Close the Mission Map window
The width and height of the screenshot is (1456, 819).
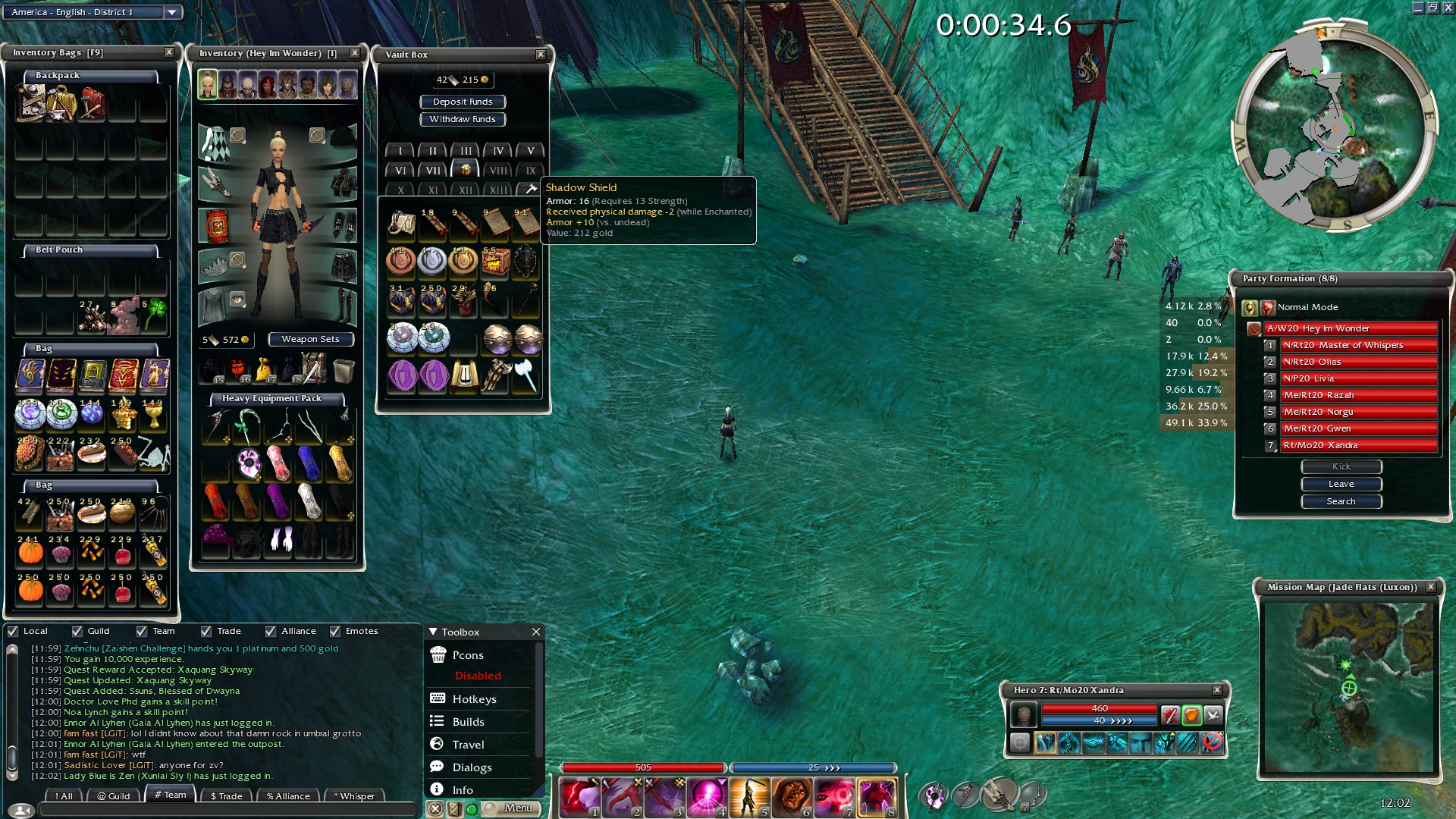[1431, 587]
